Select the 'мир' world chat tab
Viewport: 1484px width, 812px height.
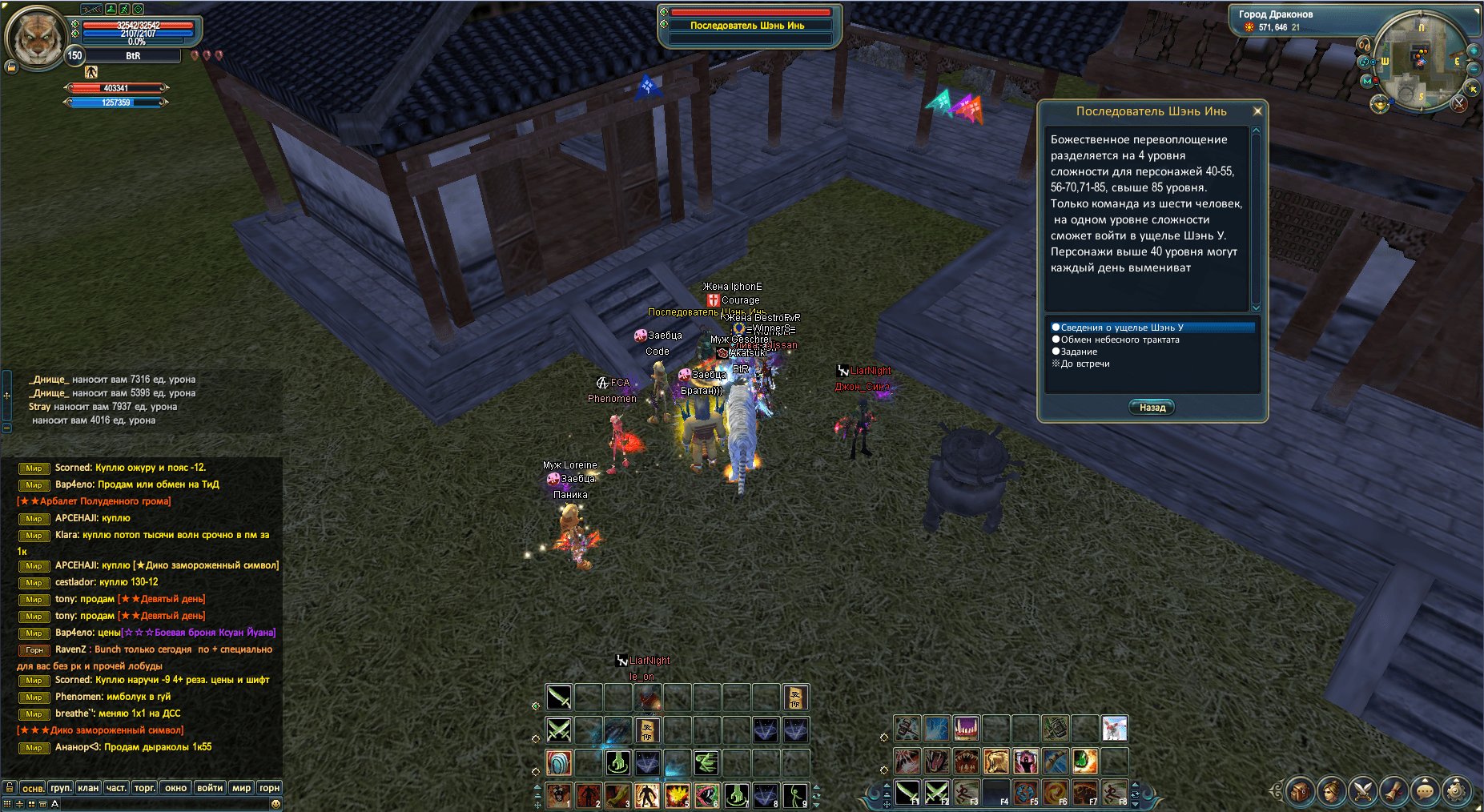pos(241,788)
